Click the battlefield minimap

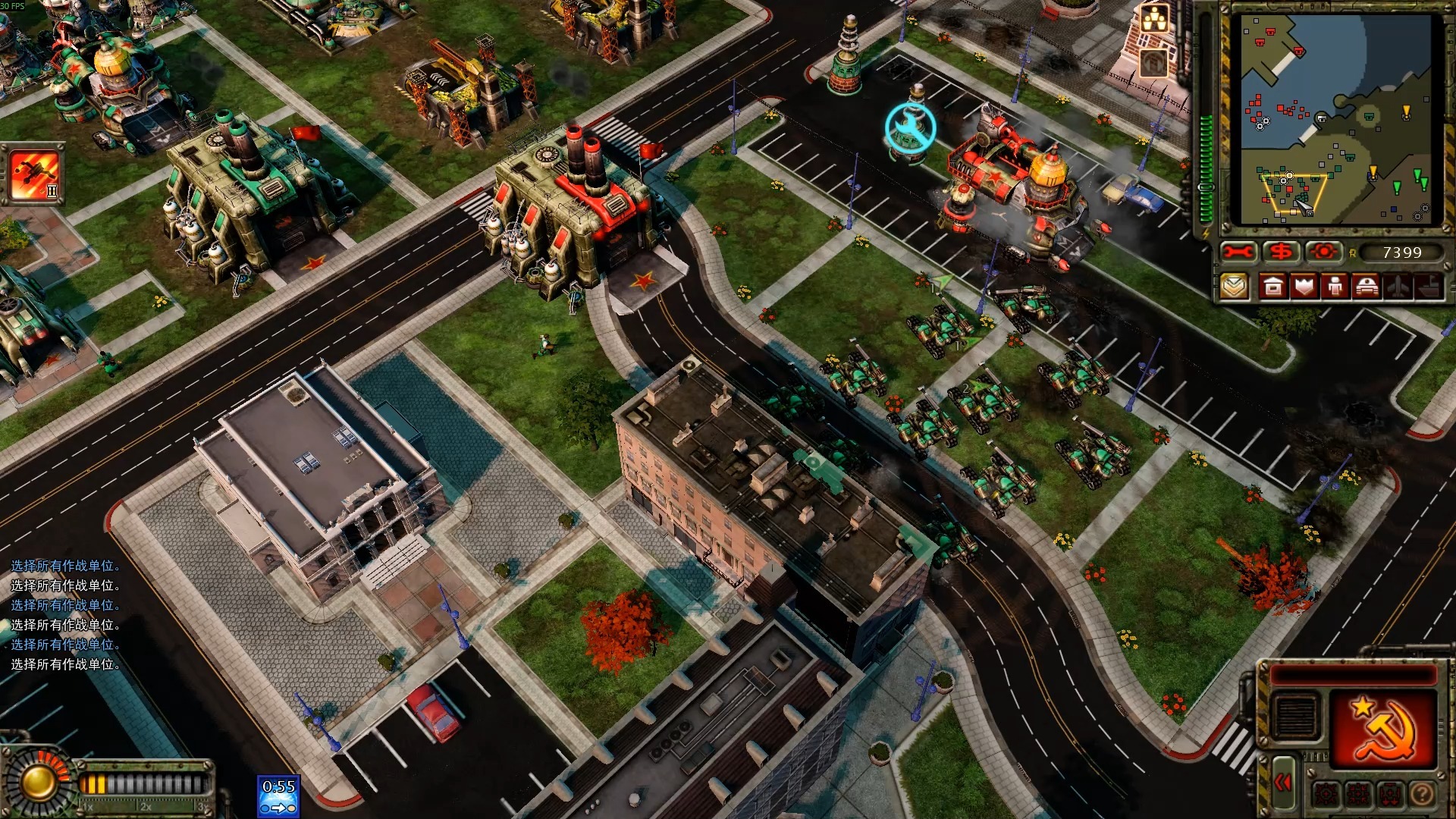[x=1336, y=120]
